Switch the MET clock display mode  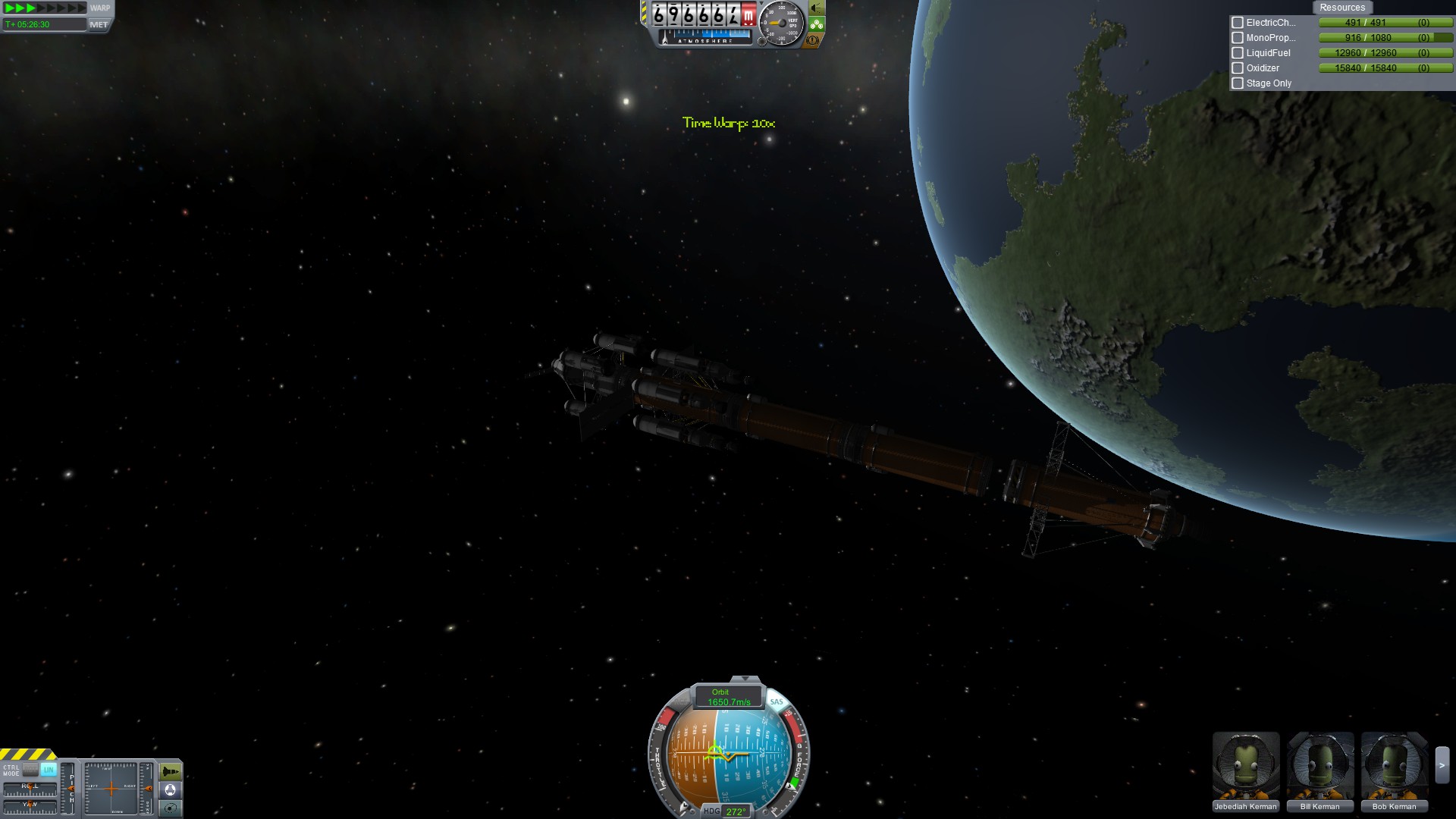click(99, 25)
